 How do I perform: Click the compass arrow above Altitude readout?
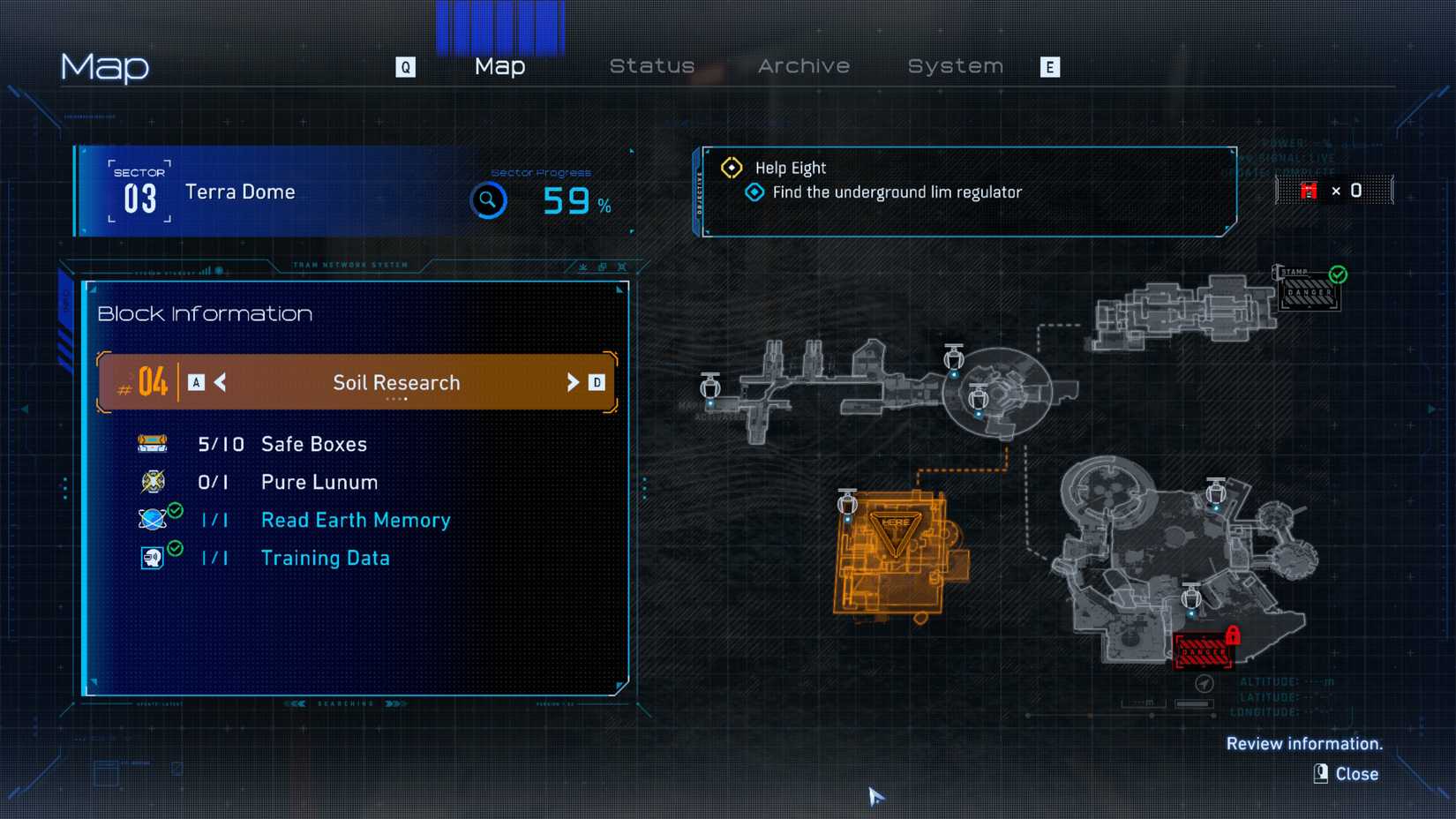1205,682
